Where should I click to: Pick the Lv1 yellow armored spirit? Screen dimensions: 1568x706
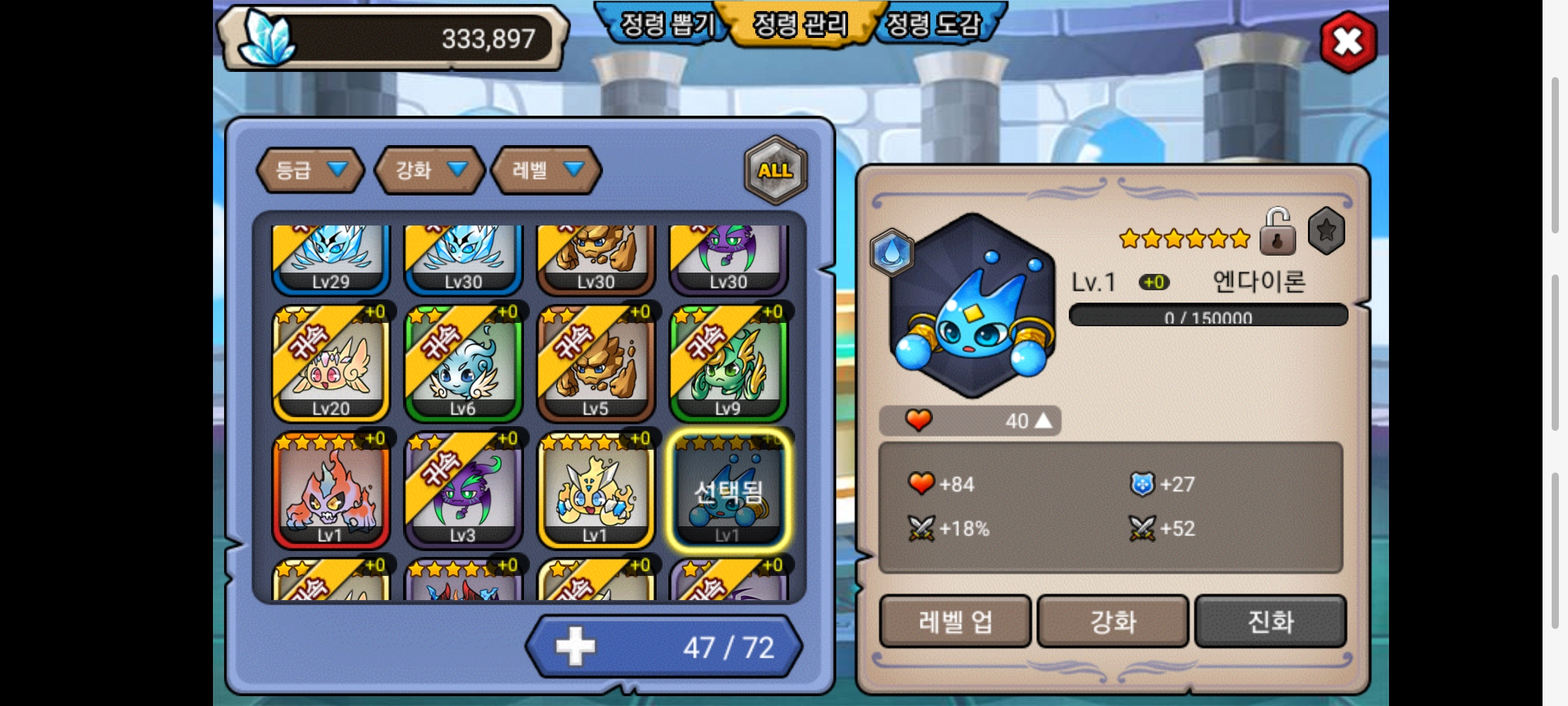pos(595,490)
